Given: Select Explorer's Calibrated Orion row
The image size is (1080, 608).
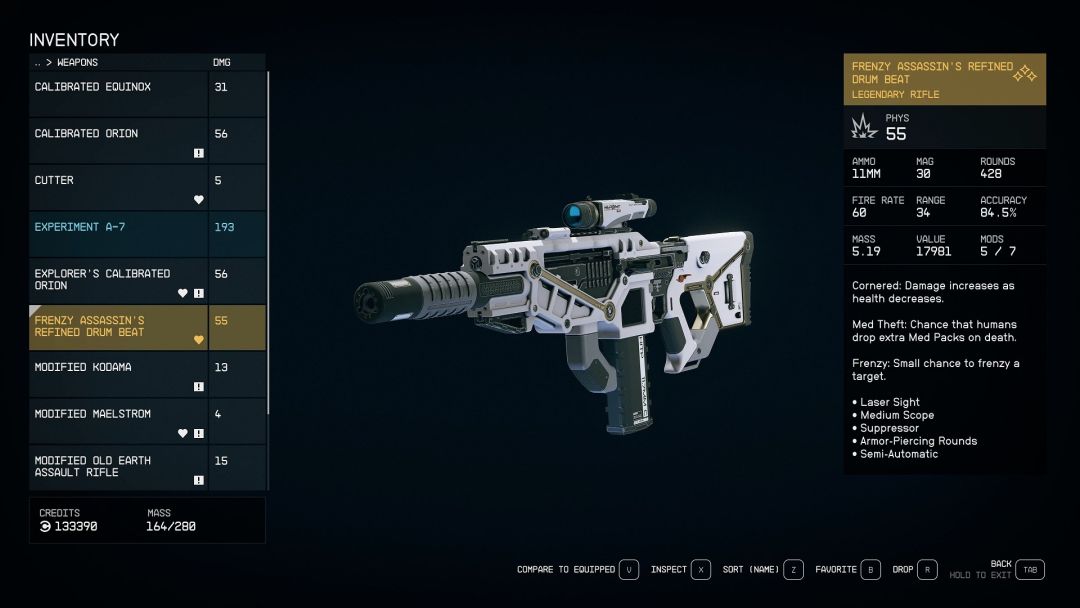Looking at the screenshot, I should [118, 280].
